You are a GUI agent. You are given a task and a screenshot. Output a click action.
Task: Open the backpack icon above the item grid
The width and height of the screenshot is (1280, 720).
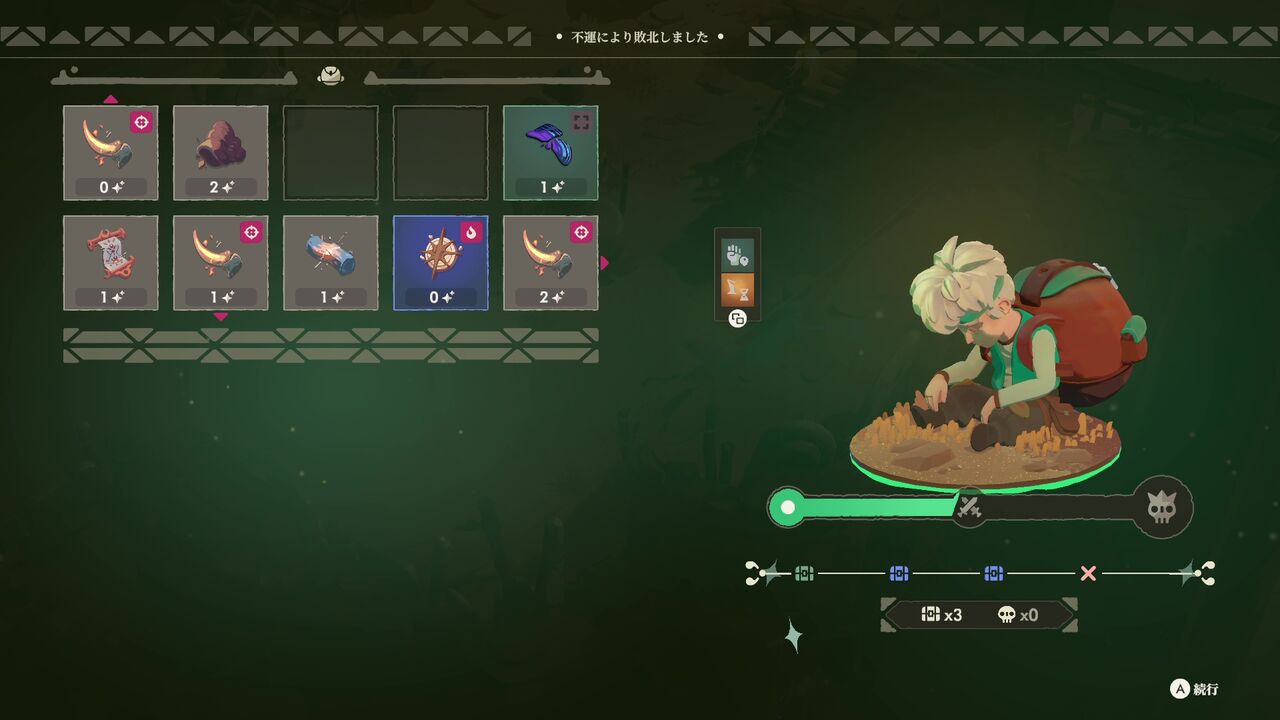coord(330,76)
